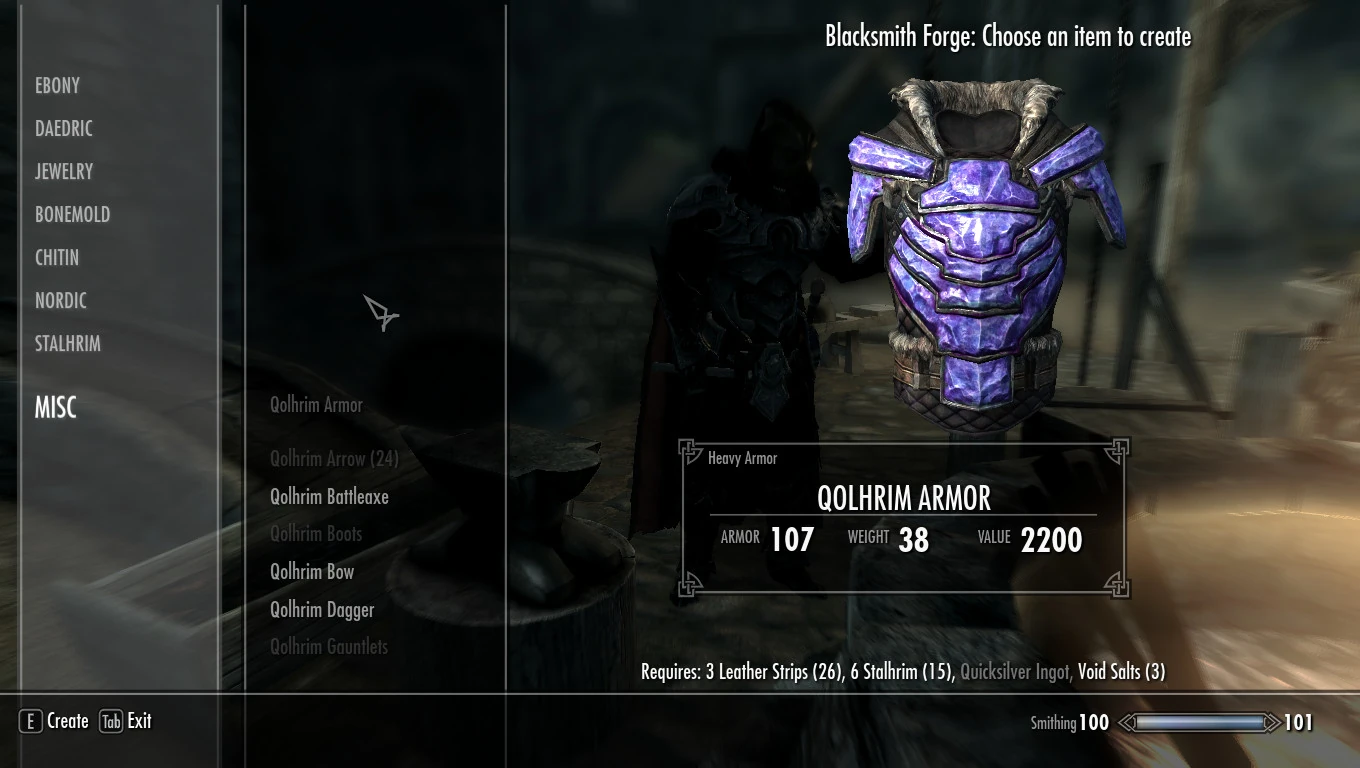Choose the Qolhrim Bow recipe
Screen dimensions: 1360x768
tap(311, 571)
